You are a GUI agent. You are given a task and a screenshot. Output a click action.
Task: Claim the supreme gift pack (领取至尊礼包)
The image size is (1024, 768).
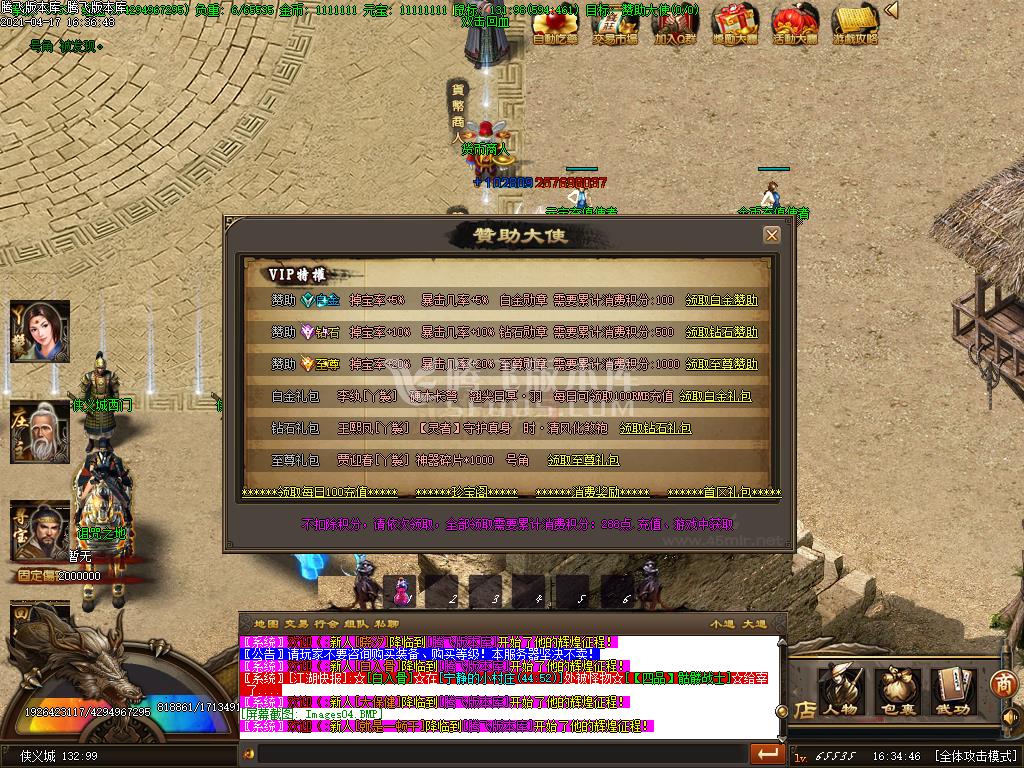(x=583, y=460)
